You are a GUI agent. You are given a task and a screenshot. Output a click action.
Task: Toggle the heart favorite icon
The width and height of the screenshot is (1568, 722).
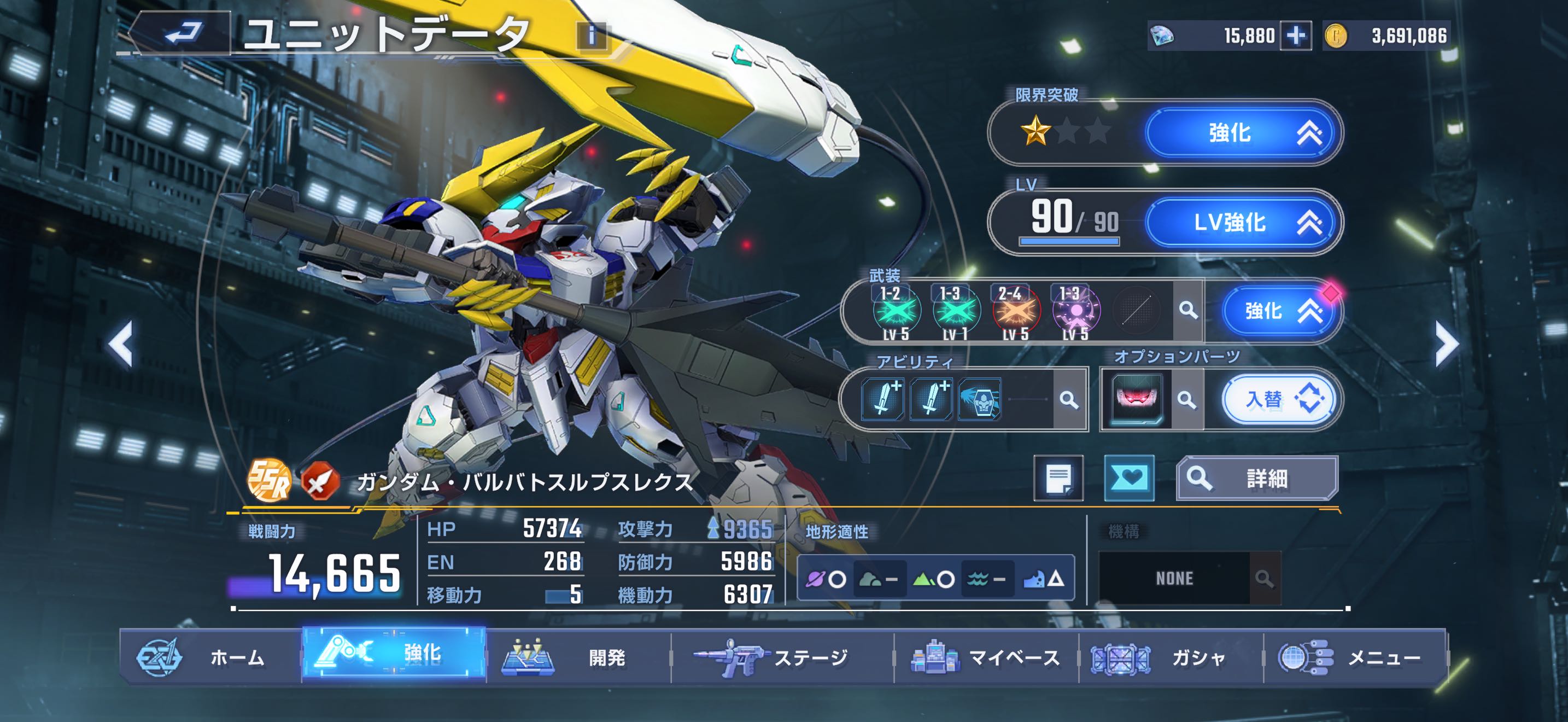pyautogui.click(x=1128, y=479)
